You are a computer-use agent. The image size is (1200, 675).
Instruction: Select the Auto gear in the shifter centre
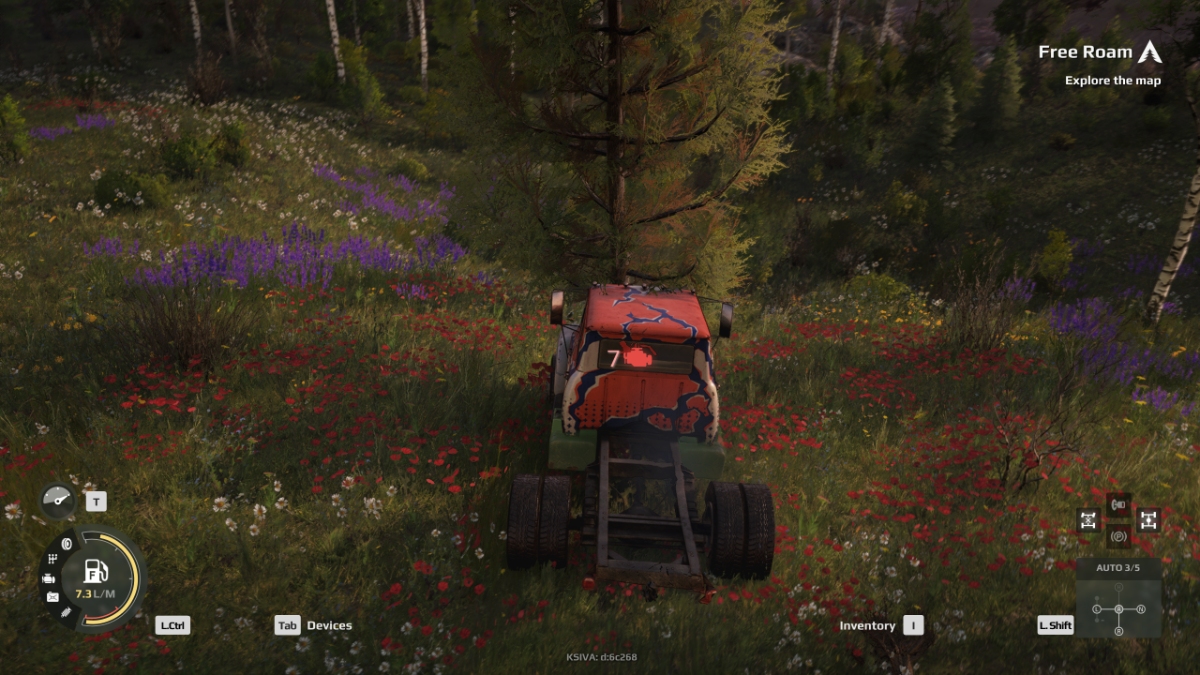[1119, 609]
